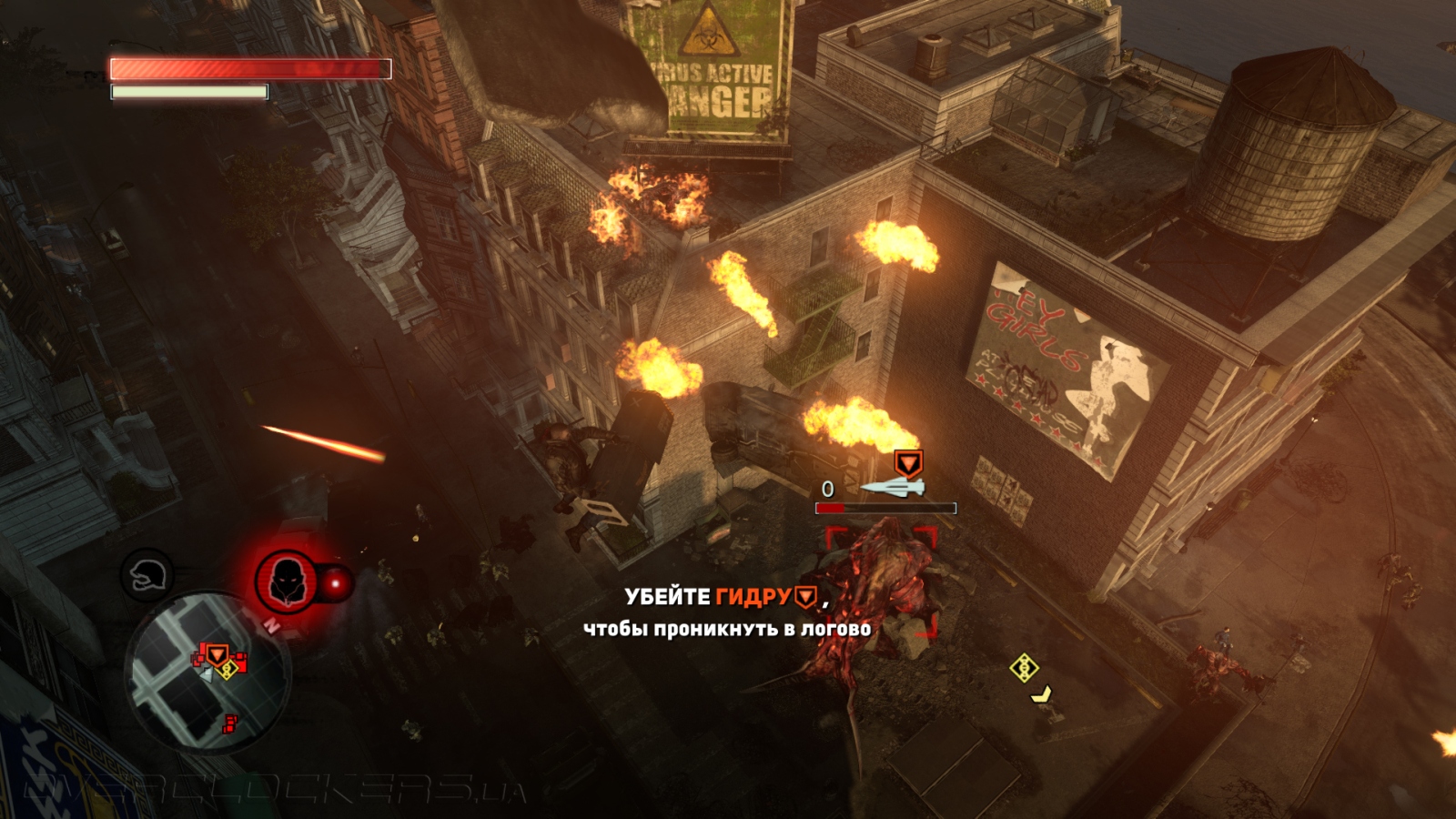This screenshot has width=1456, height=819.
Task: Click the Hydra target marker above enemy
Action: (907, 463)
